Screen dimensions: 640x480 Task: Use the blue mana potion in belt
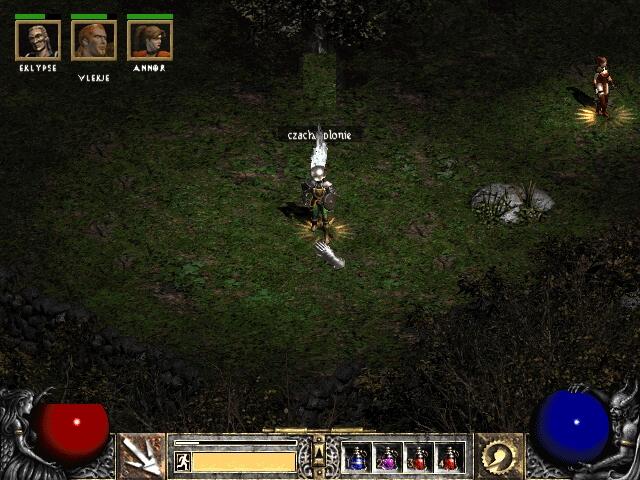[x=357, y=458]
